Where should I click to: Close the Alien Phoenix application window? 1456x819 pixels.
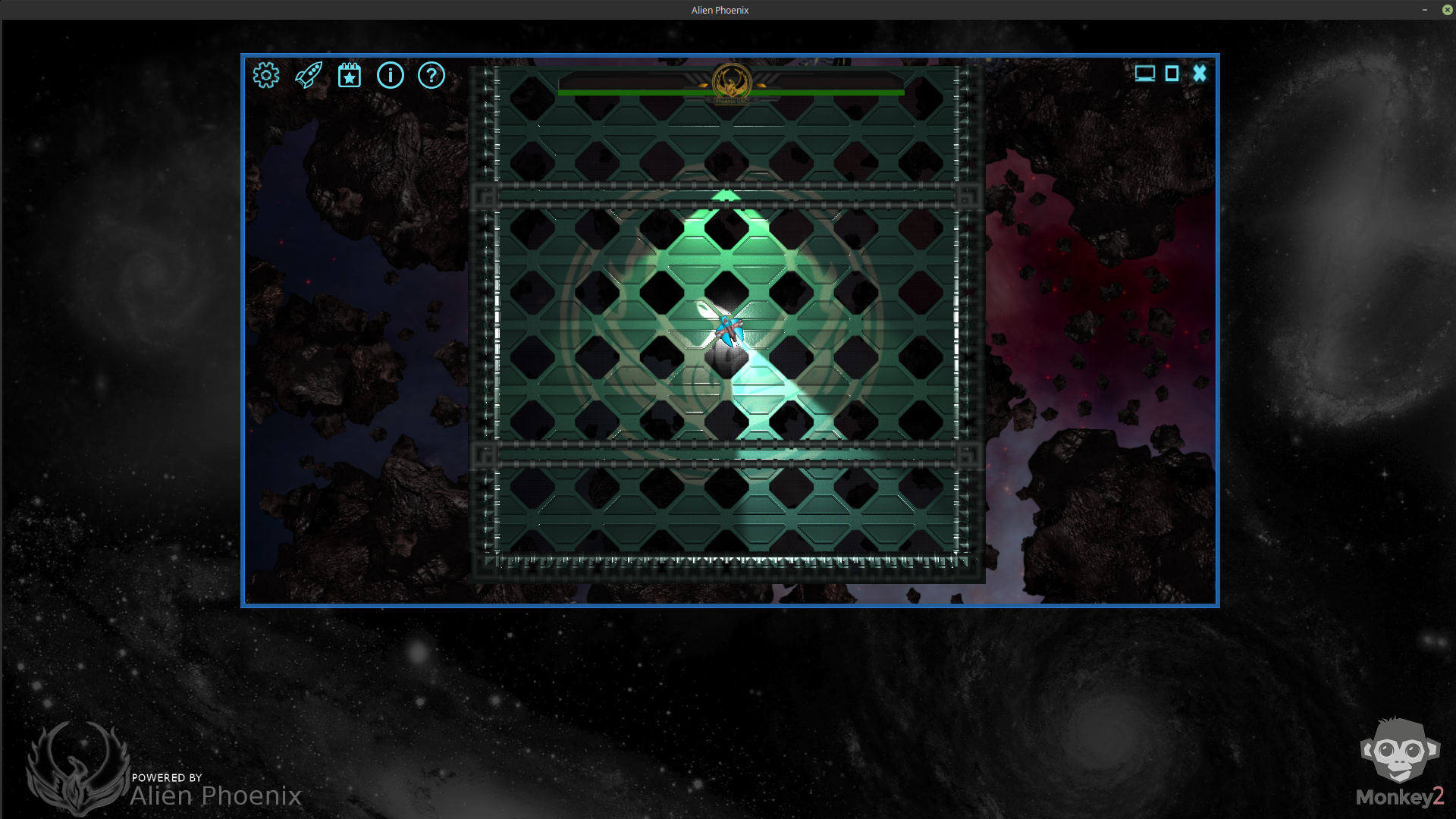click(1447, 10)
